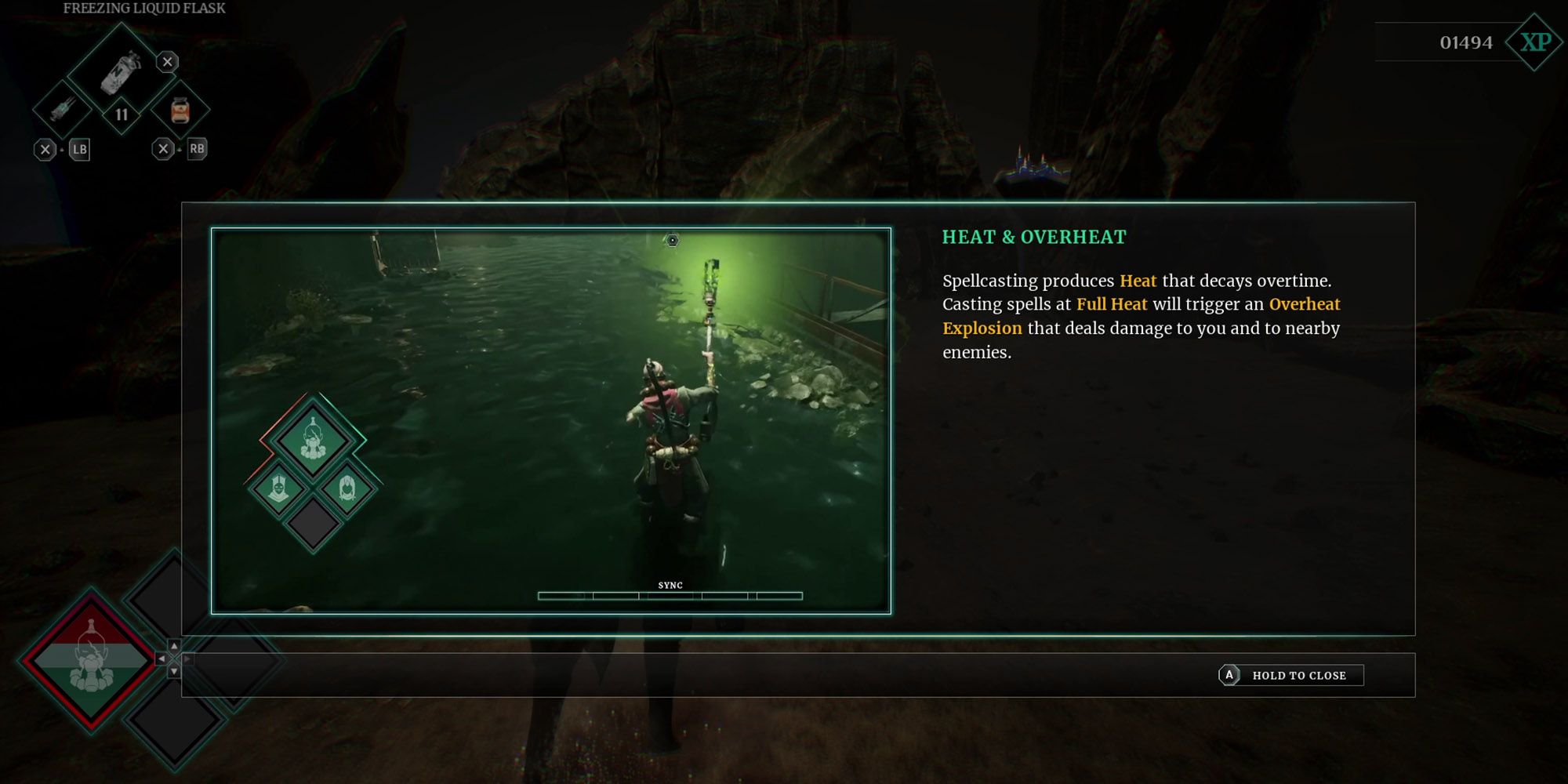Click the SYNC progress bar
The height and width of the screenshot is (784, 1568).
[x=670, y=596]
